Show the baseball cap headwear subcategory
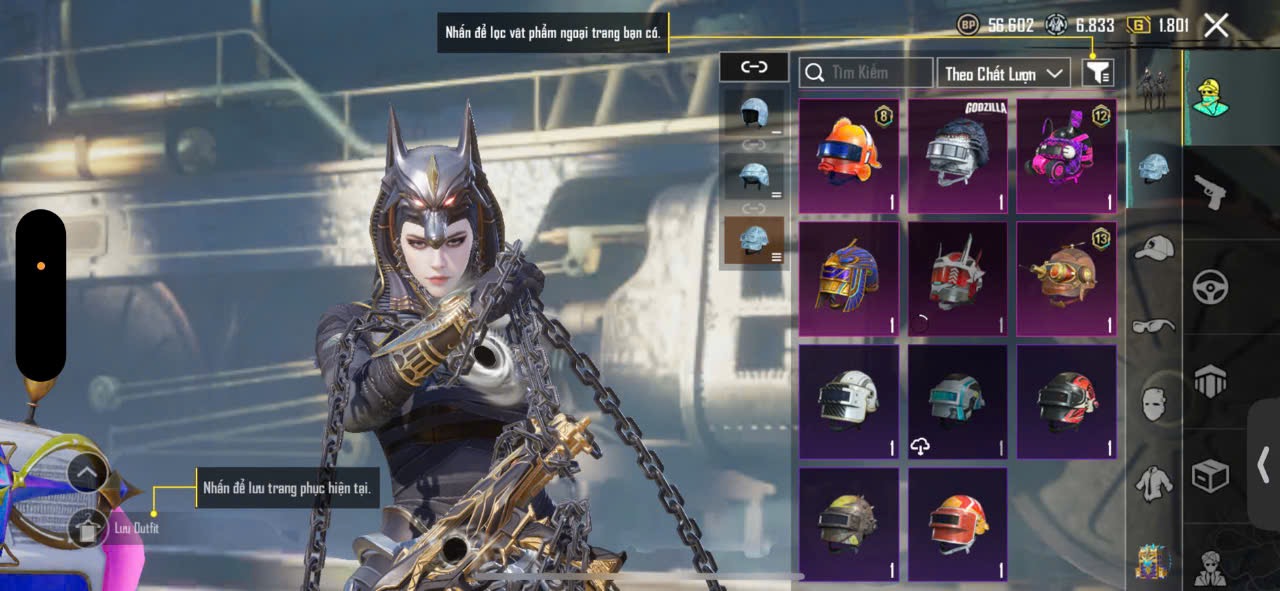1280x591 pixels. (1153, 248)
